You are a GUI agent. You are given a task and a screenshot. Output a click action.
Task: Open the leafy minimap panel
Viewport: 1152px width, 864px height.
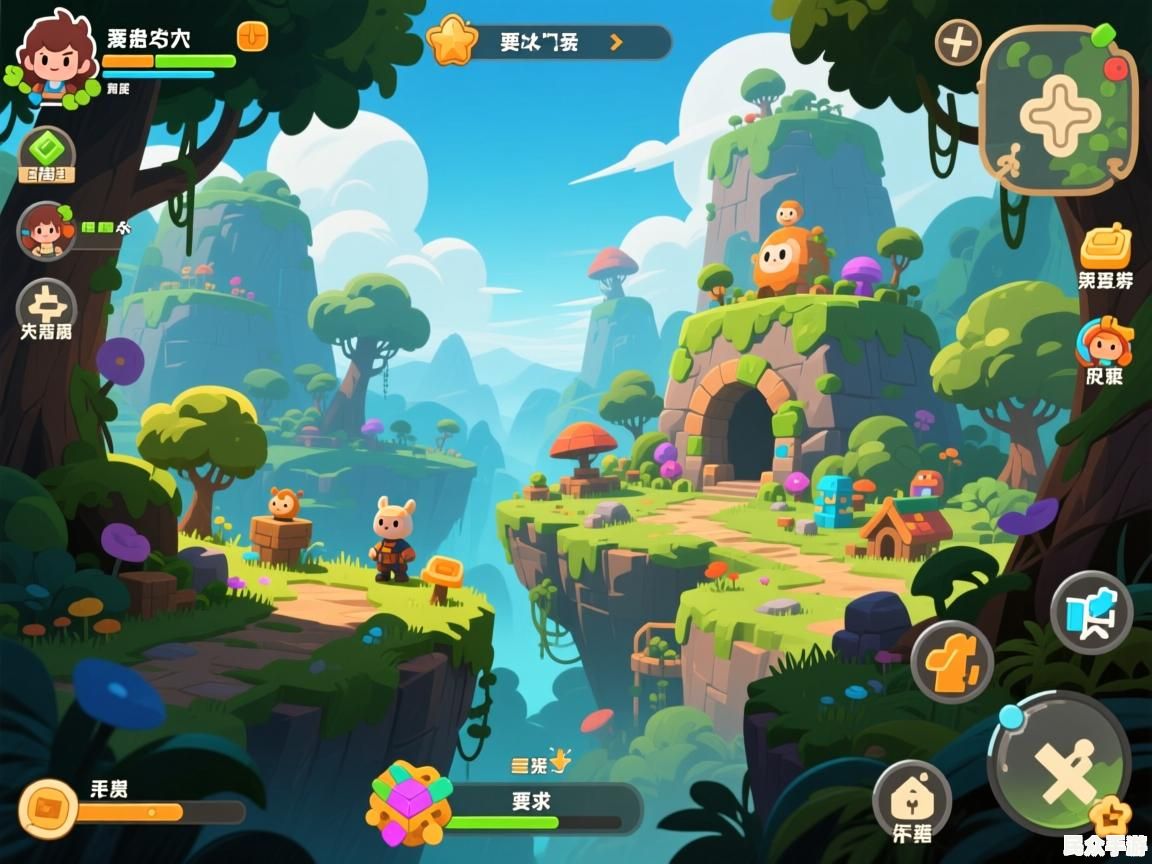[x=1059, y=110]
